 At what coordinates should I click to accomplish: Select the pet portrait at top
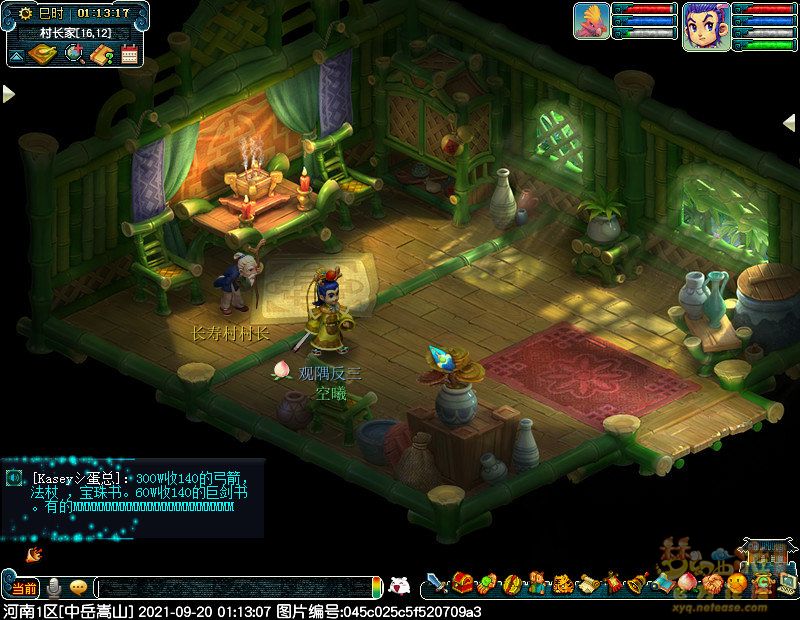591,21
